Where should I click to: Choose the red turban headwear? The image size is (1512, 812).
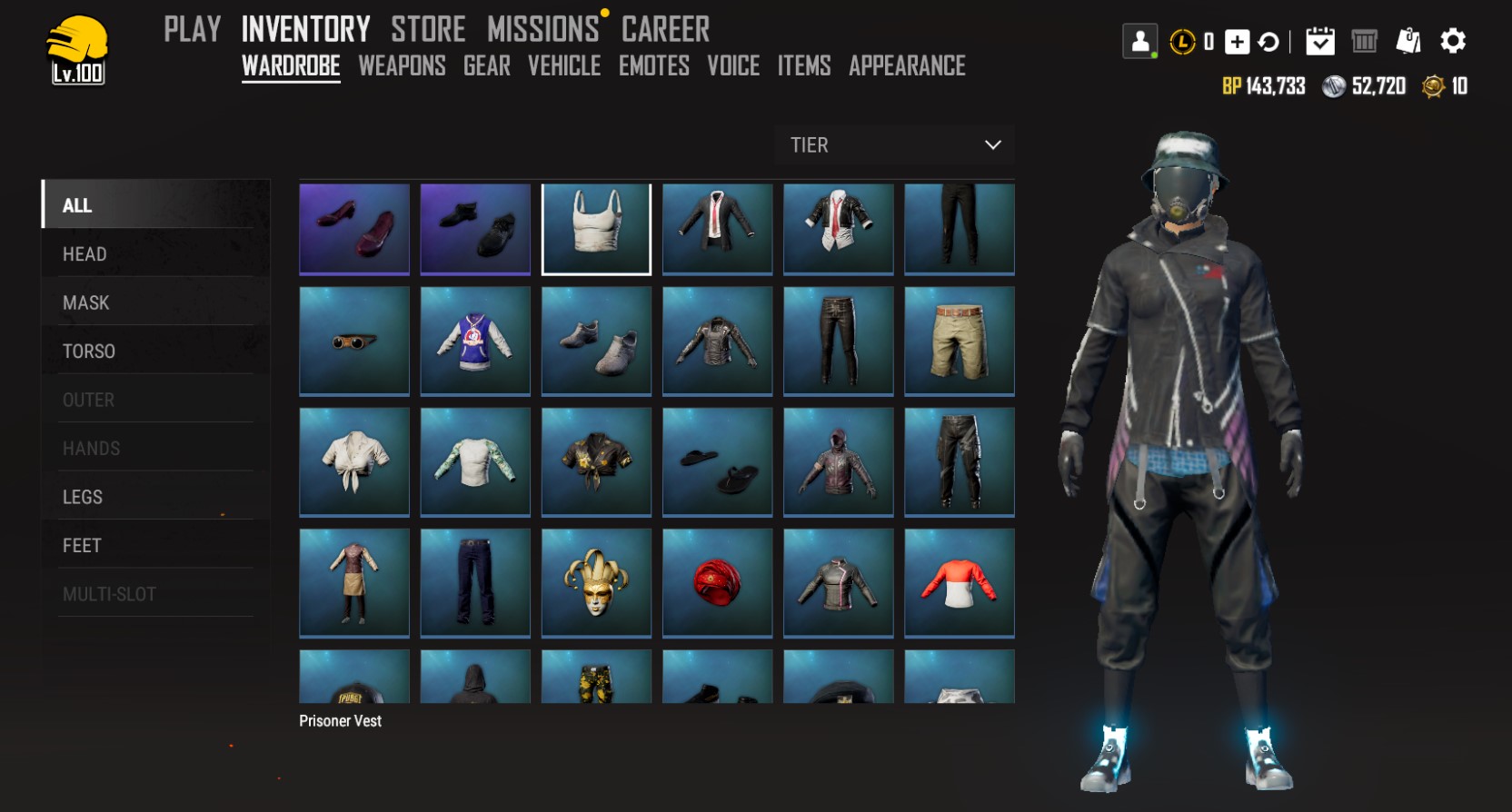coord(717,582)
